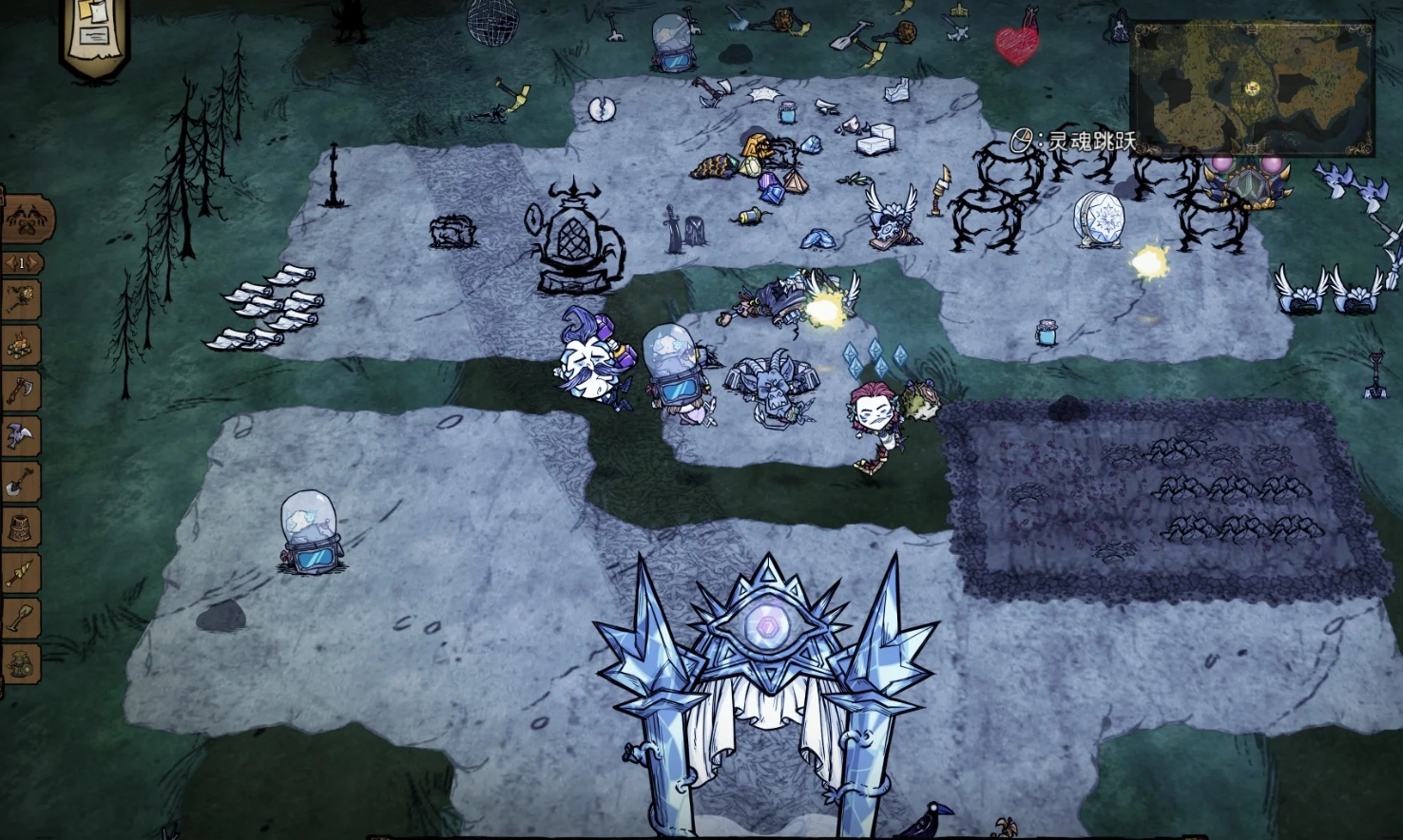Pick the pinned armored figure recipe

click(x=21, y=662)
